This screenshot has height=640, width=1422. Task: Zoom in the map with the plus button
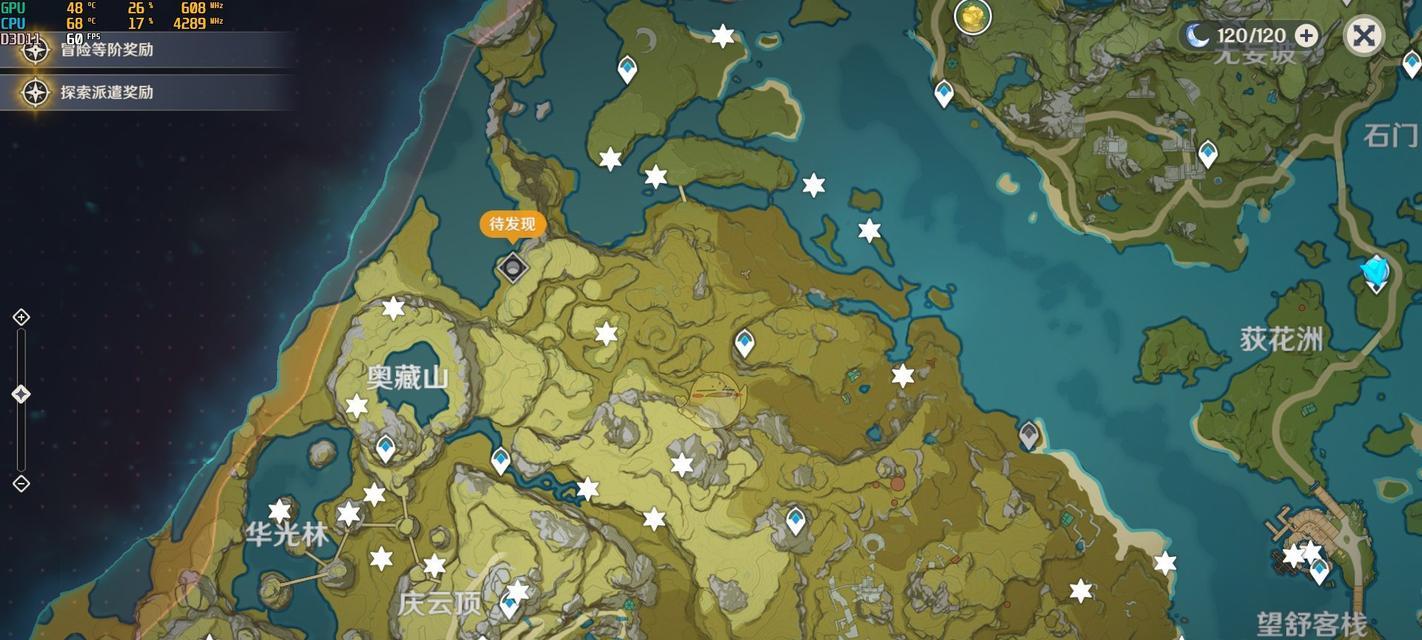click(x=21, y=317)
